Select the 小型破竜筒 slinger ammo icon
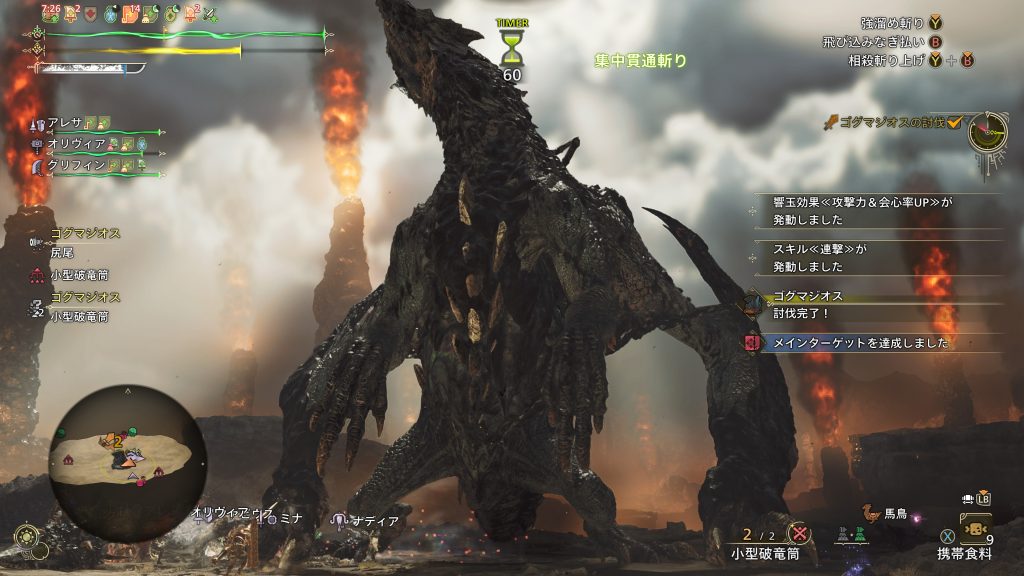This screenshot has width=1024, height=576. tap(799, 533)
